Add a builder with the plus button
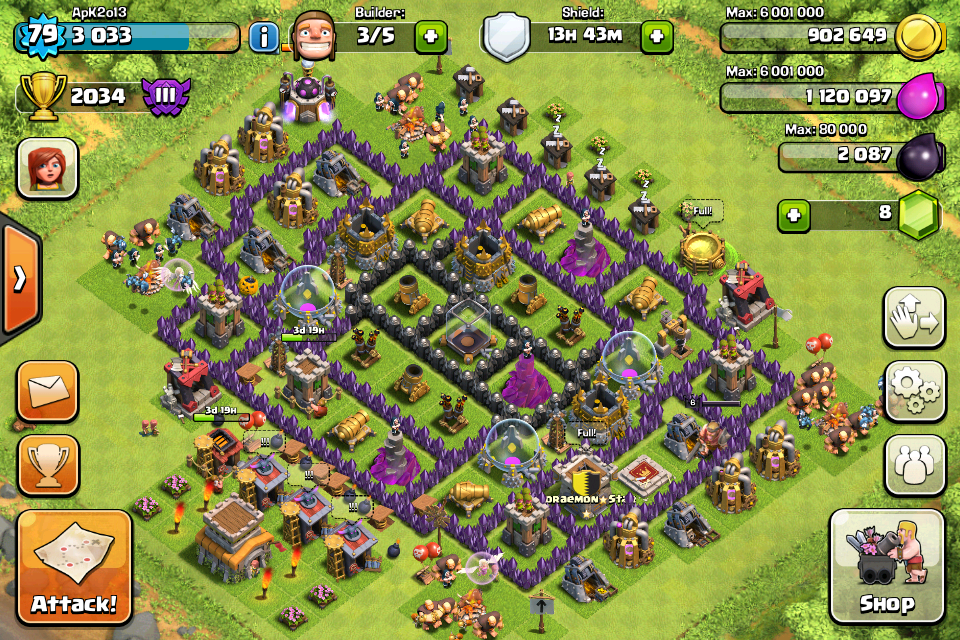Screen dimensions: 960x640 point(431,37)
